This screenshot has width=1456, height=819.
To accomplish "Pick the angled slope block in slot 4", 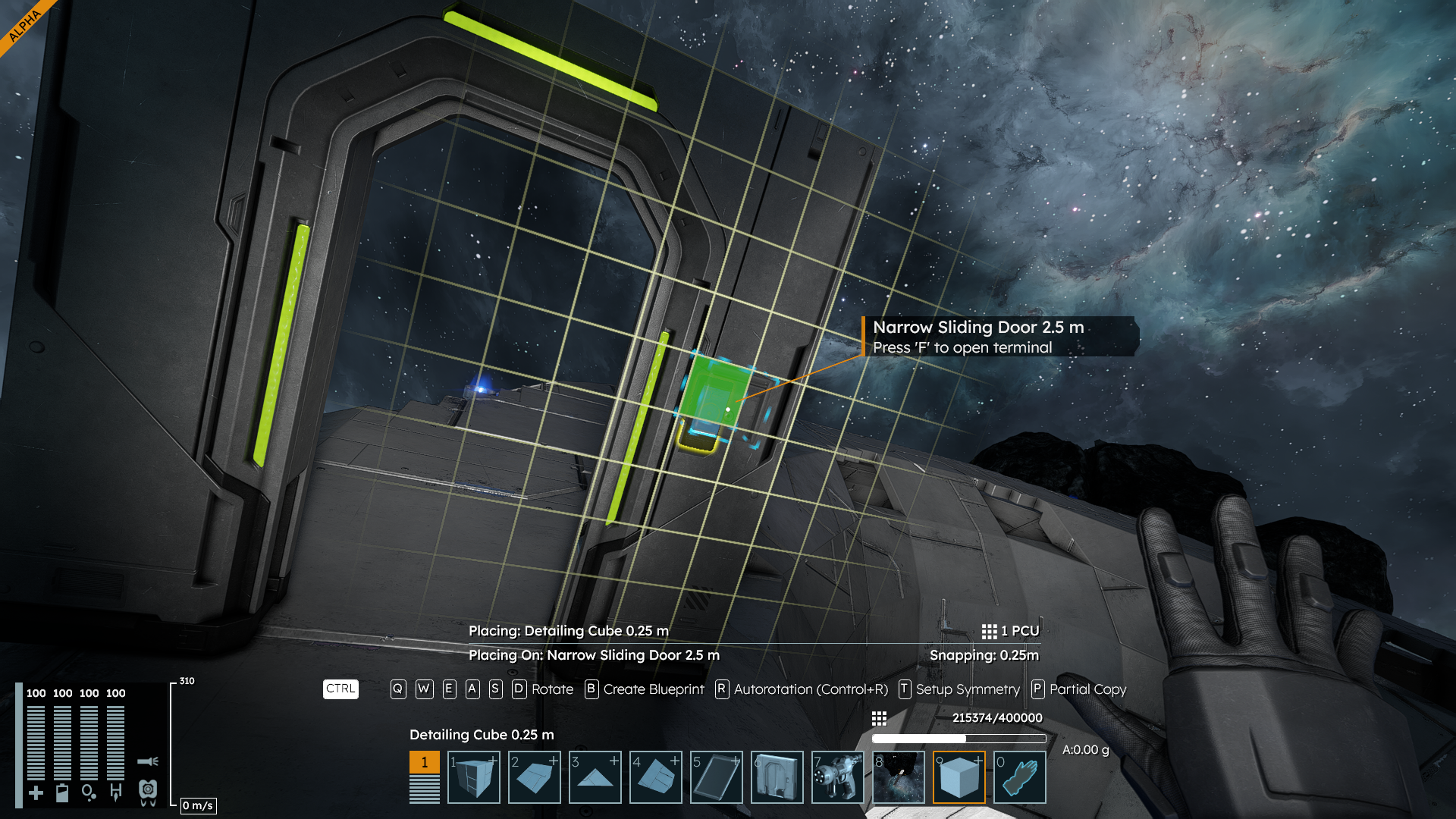I will 656,777.
